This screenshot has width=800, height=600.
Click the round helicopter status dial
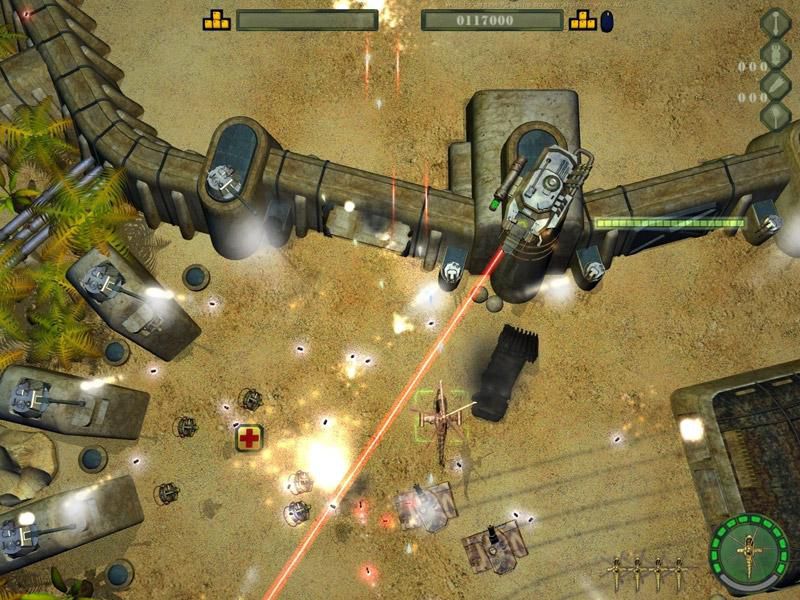point(749,552)
